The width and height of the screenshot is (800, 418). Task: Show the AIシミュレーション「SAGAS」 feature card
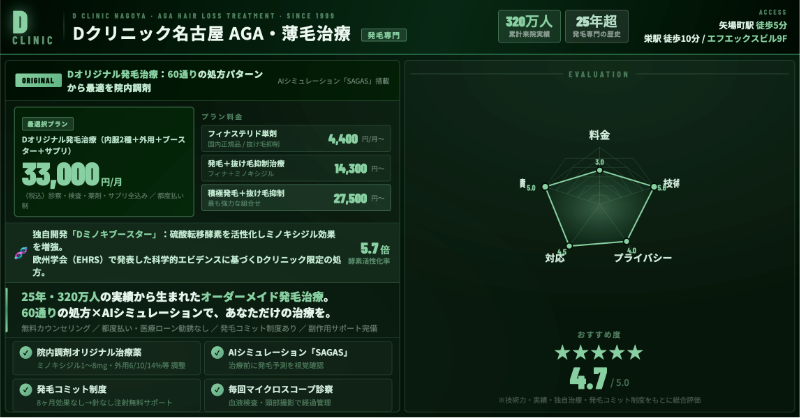tap(299, 358)
